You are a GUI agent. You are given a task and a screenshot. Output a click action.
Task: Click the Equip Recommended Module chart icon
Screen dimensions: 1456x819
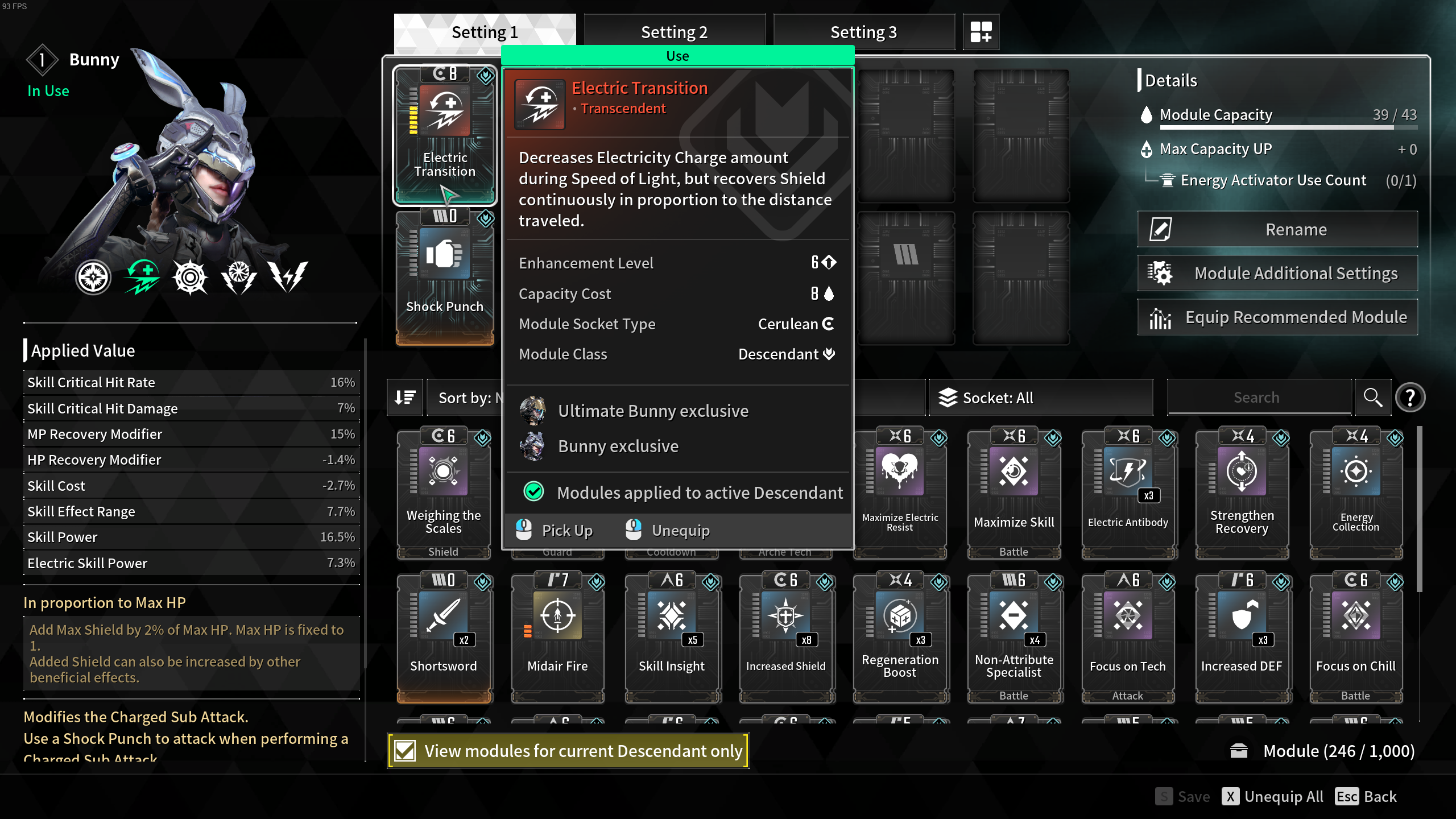pyautogui.click(x=1160, y=317)
